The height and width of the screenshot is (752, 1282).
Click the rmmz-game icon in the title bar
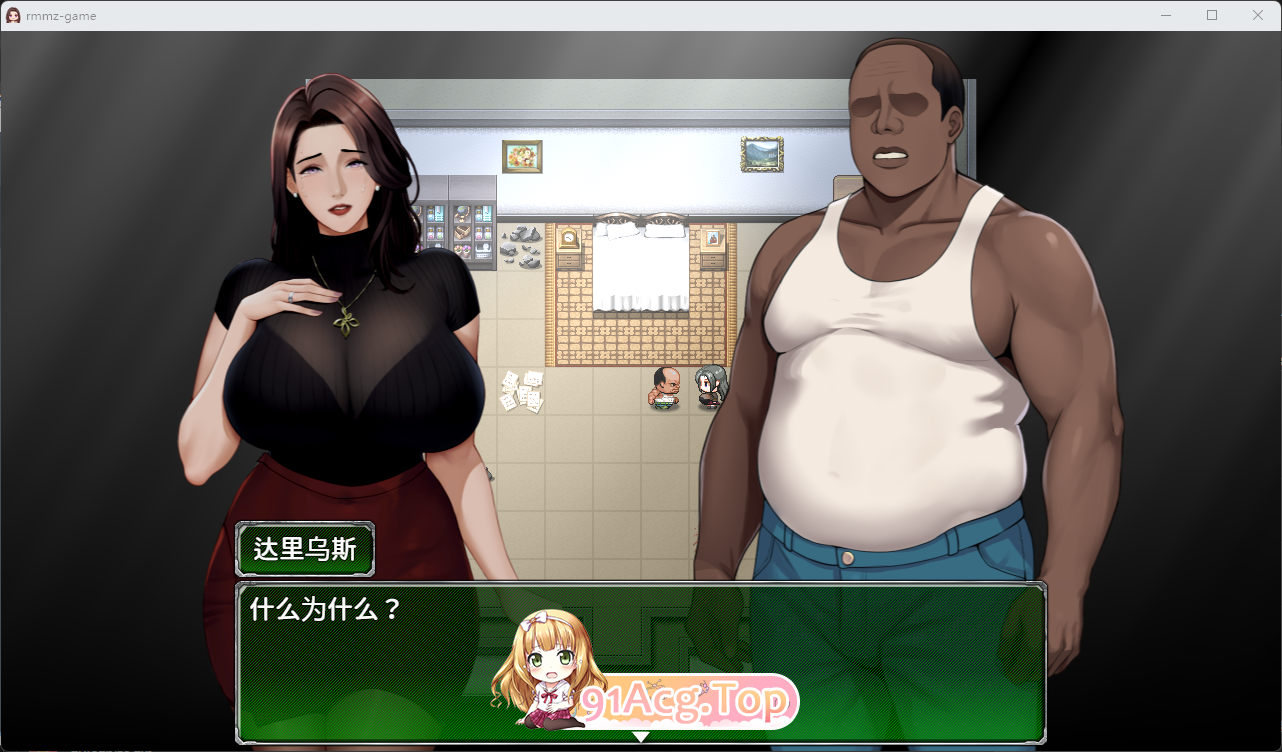coord(13,15)
